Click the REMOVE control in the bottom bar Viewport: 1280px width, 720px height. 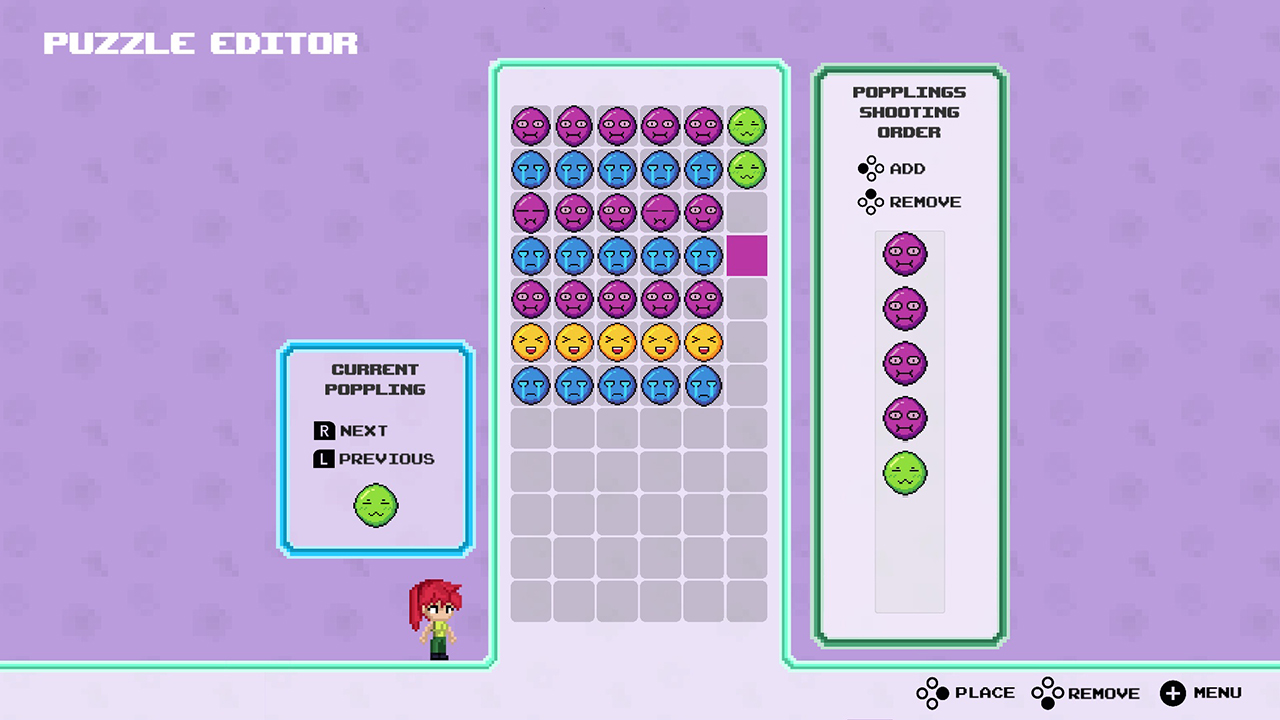[1085, 692]
